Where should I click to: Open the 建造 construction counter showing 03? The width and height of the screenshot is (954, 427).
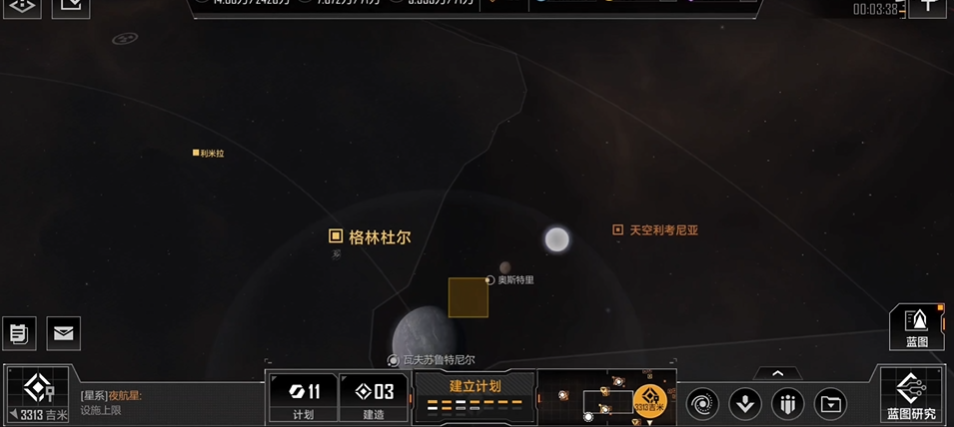pos(373,397)
